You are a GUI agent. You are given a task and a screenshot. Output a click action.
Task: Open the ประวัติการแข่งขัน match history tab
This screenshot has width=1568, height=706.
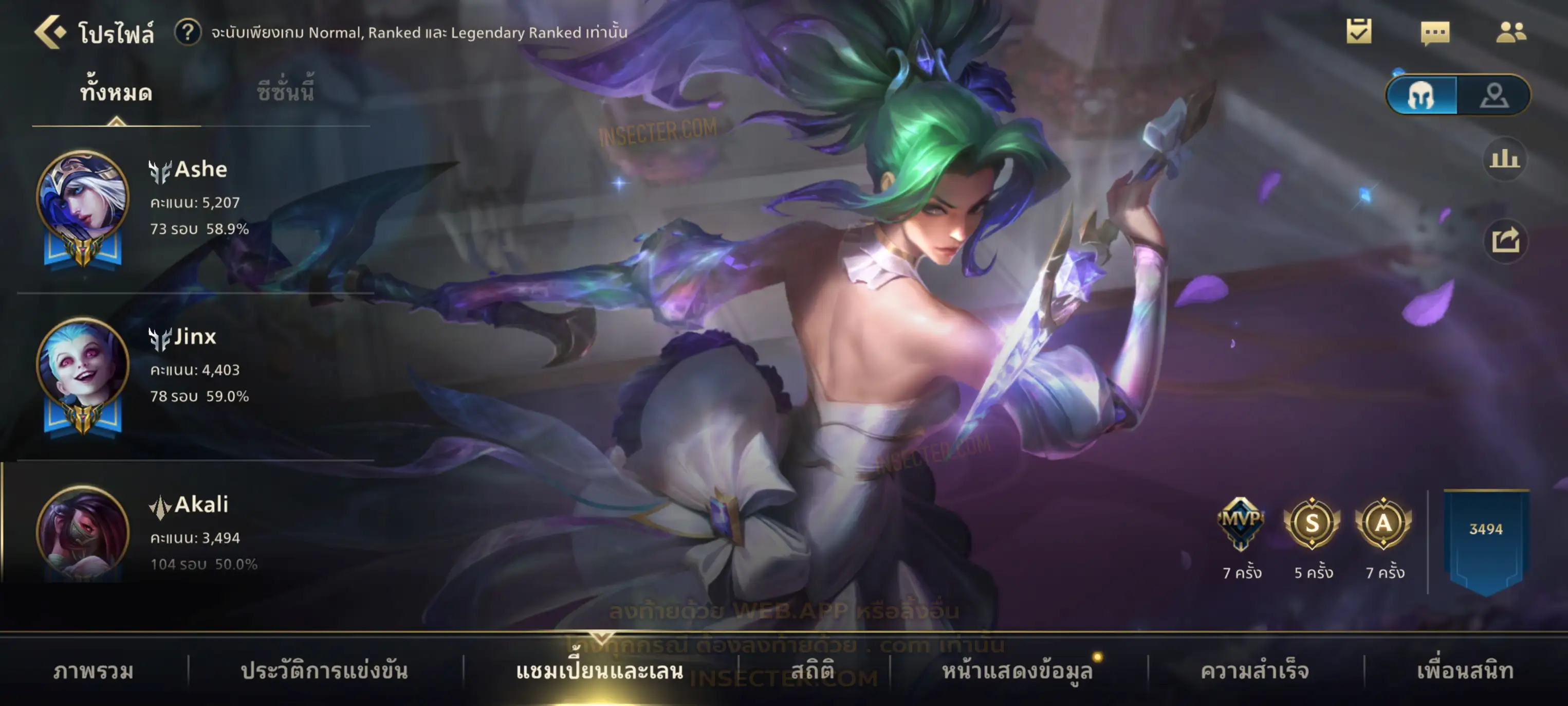324,671
